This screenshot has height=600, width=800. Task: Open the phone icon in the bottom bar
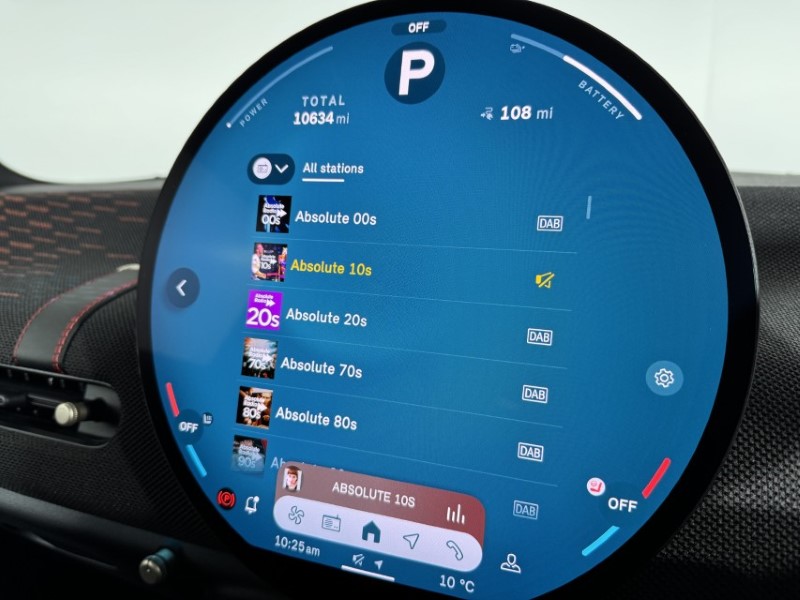click(455, 548)
